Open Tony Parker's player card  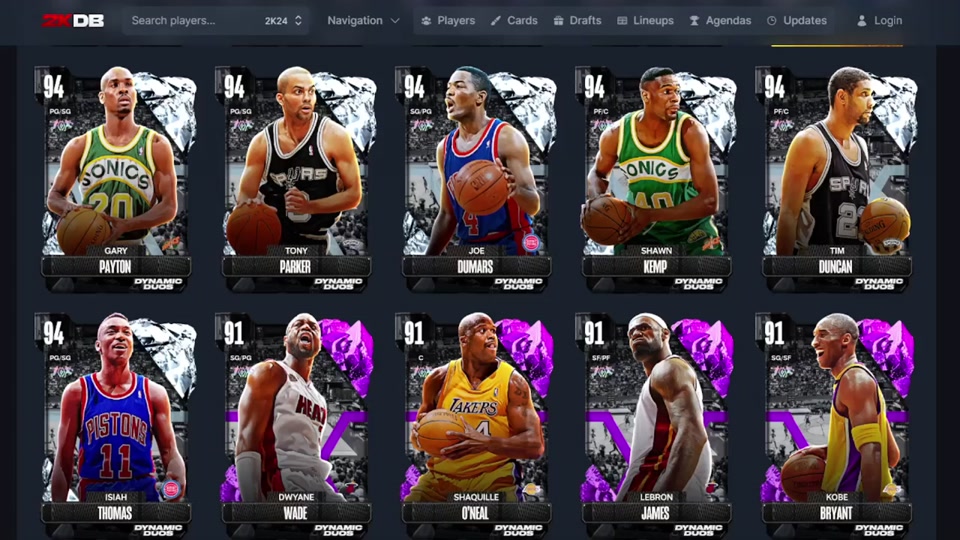(296, 175)
